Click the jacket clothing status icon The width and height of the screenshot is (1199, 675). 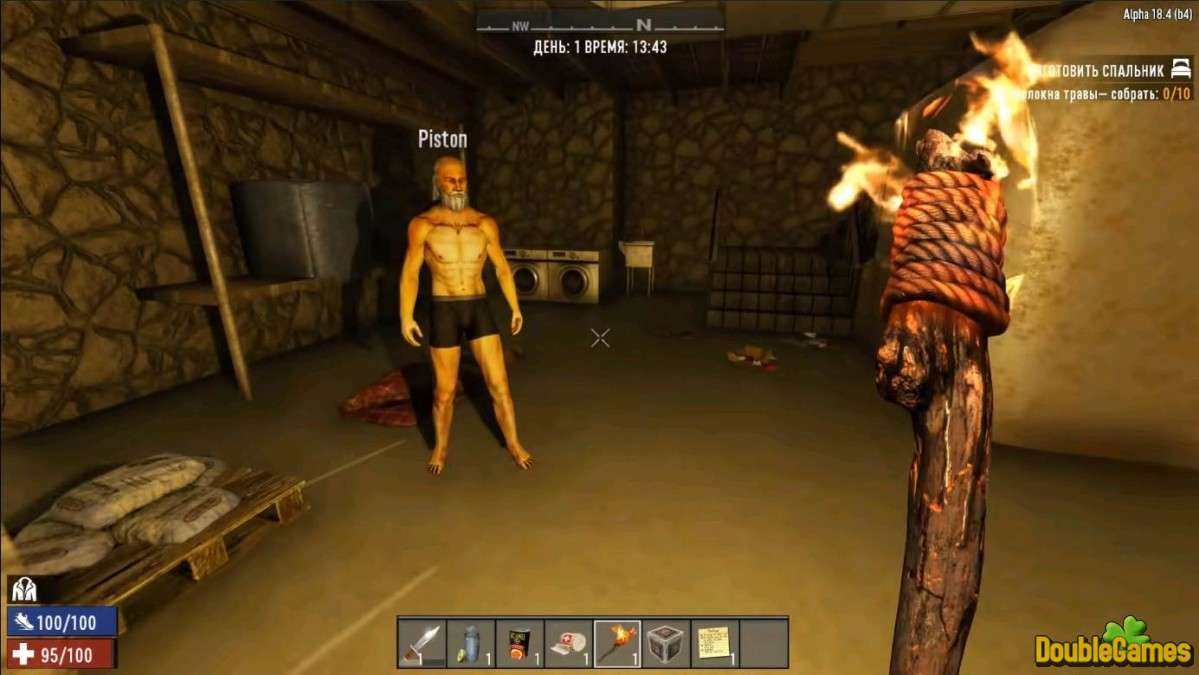pyautogui.click(x=24, y=590)
